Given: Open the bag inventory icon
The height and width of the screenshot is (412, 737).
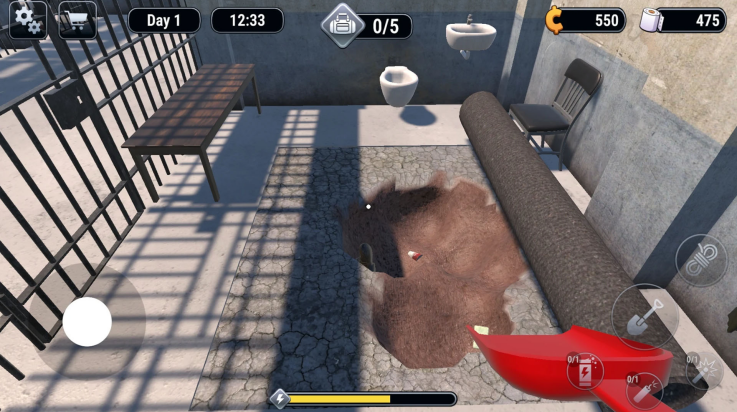Looking at the screenshot, I should point(341,25).
